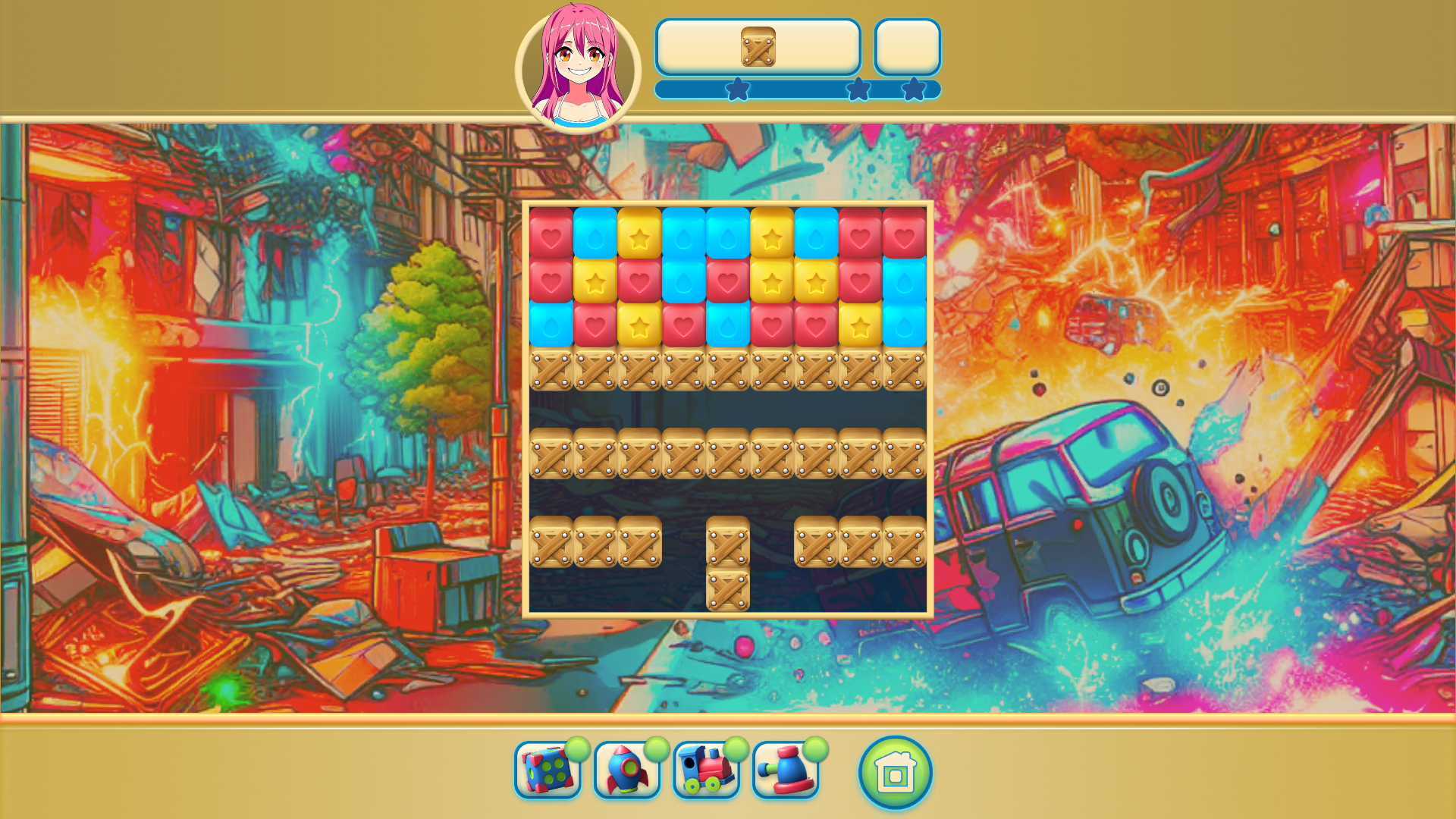
Task: Tap the last star on the progress bar
Action: pos(916,89)
